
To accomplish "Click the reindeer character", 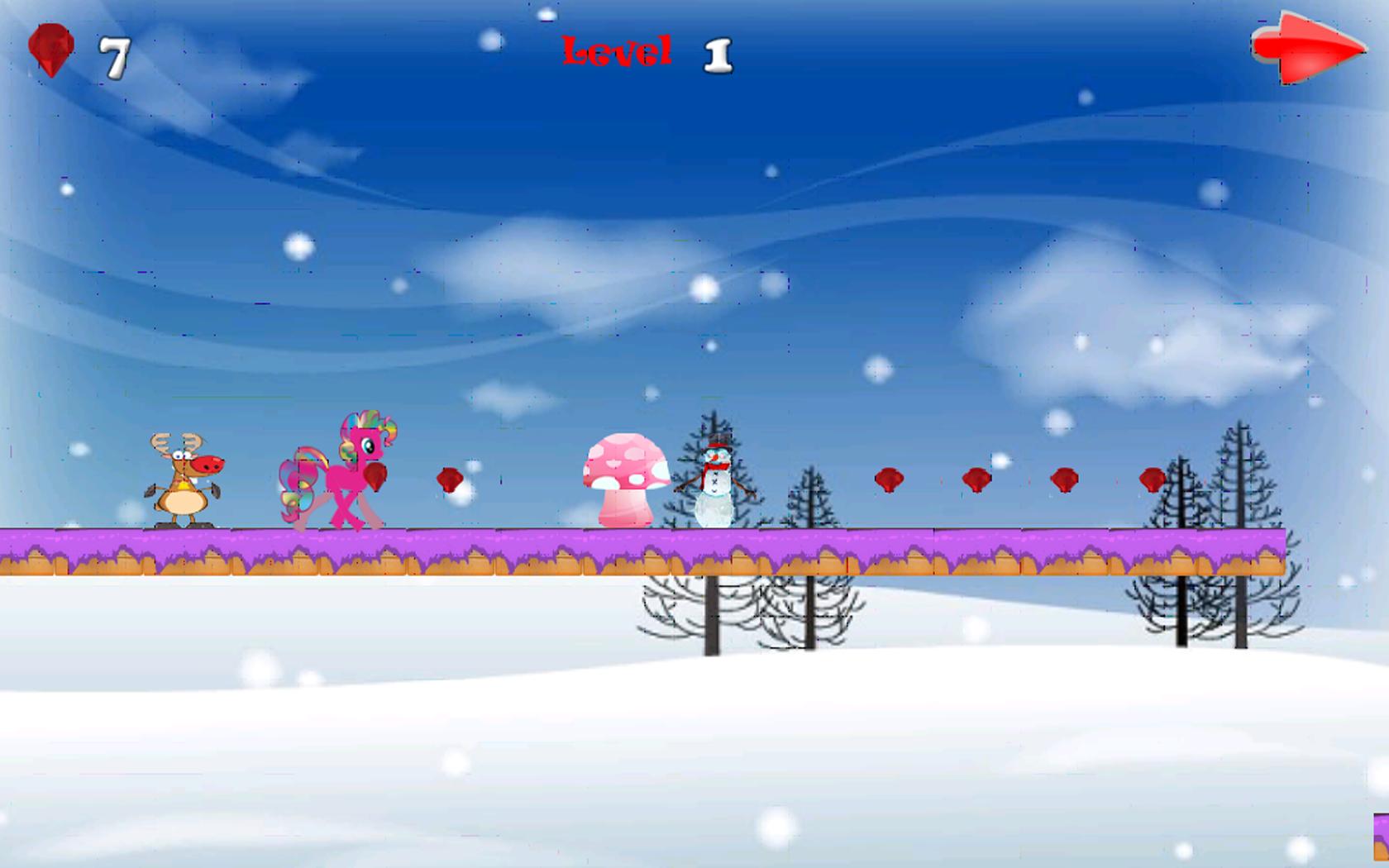I will click(x=184, y=479).
